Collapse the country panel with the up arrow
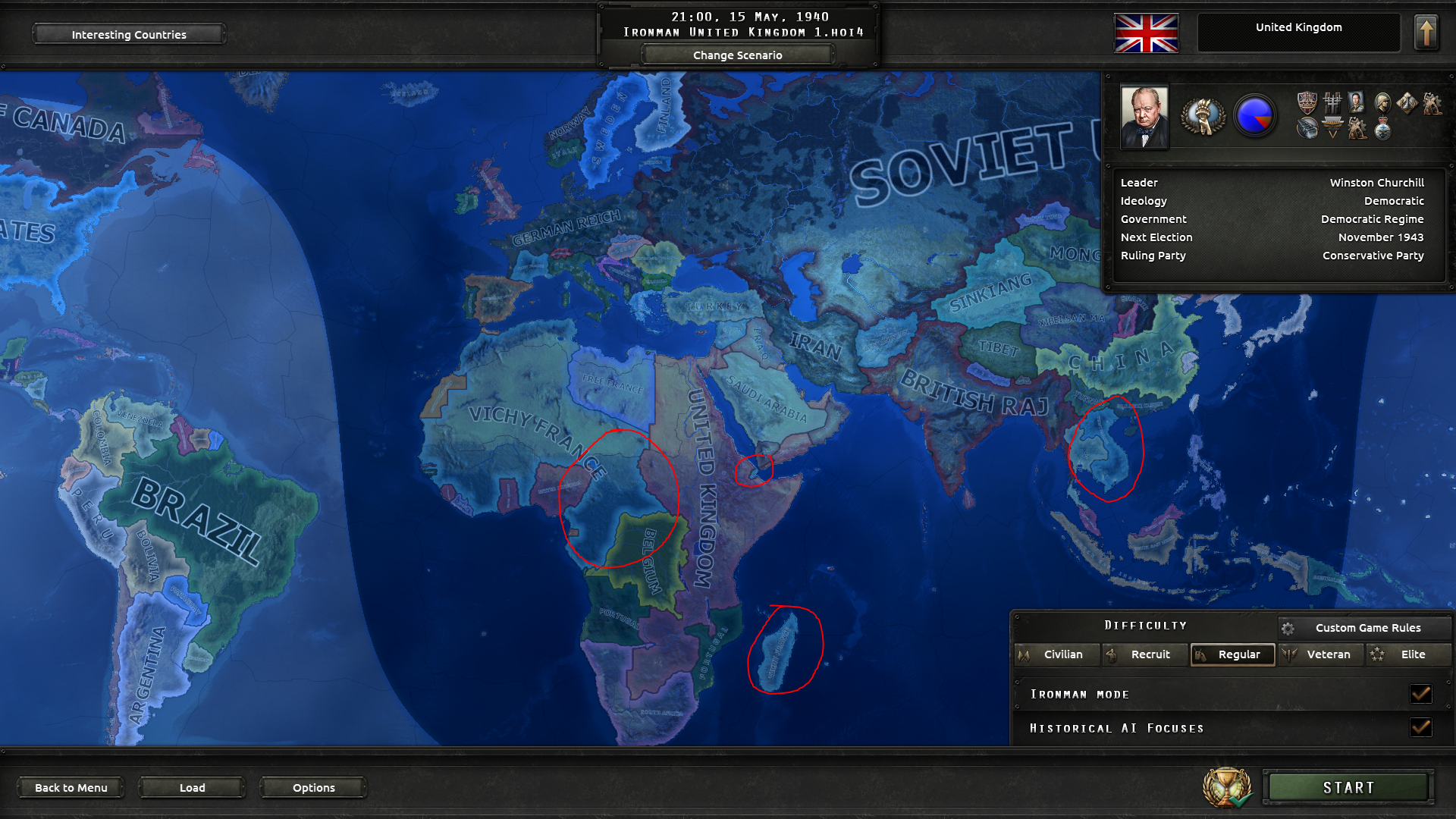 [x=1427, y=31]
